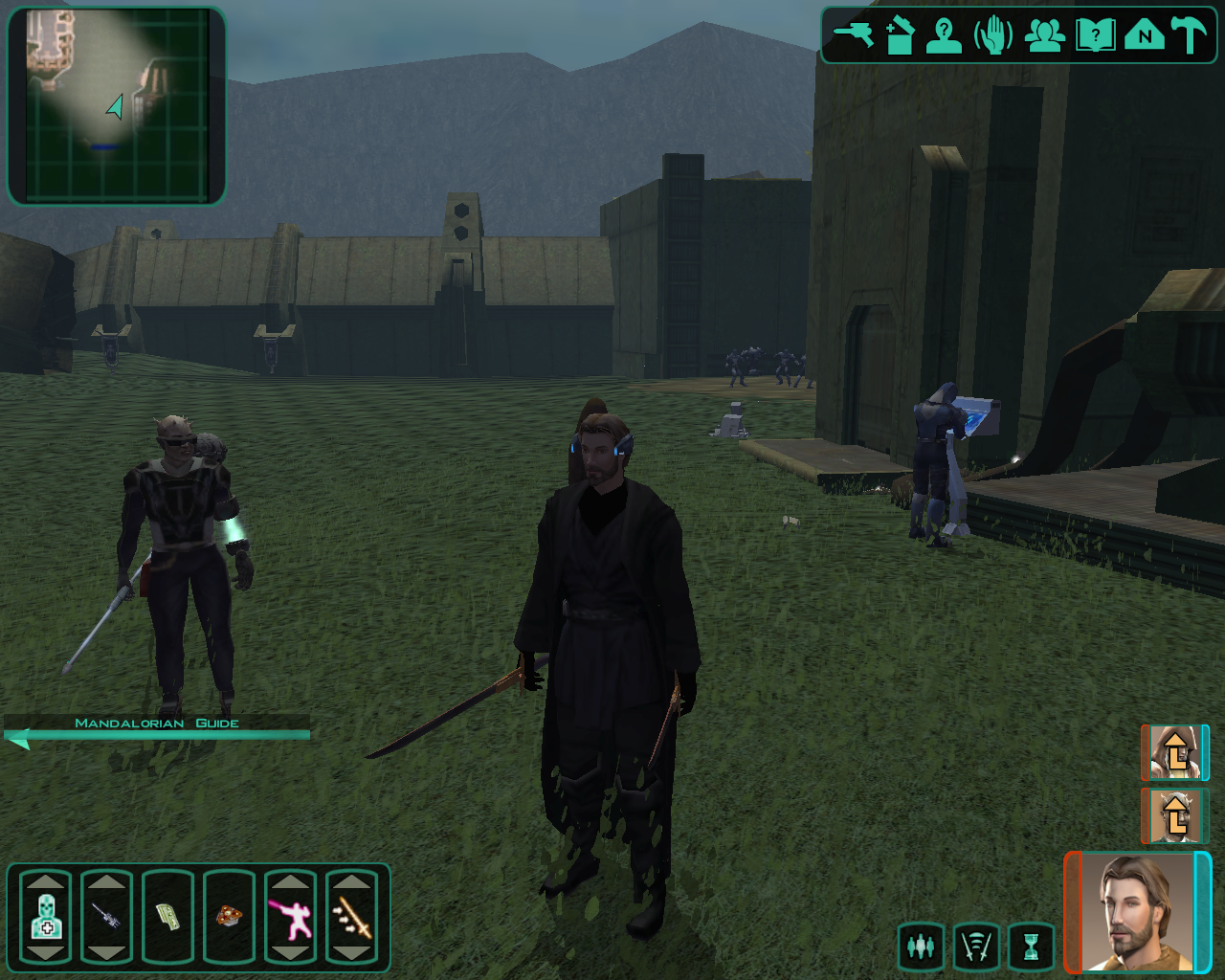Open the Options hammer icon

pyautogui.click(x=1190, y=36)
